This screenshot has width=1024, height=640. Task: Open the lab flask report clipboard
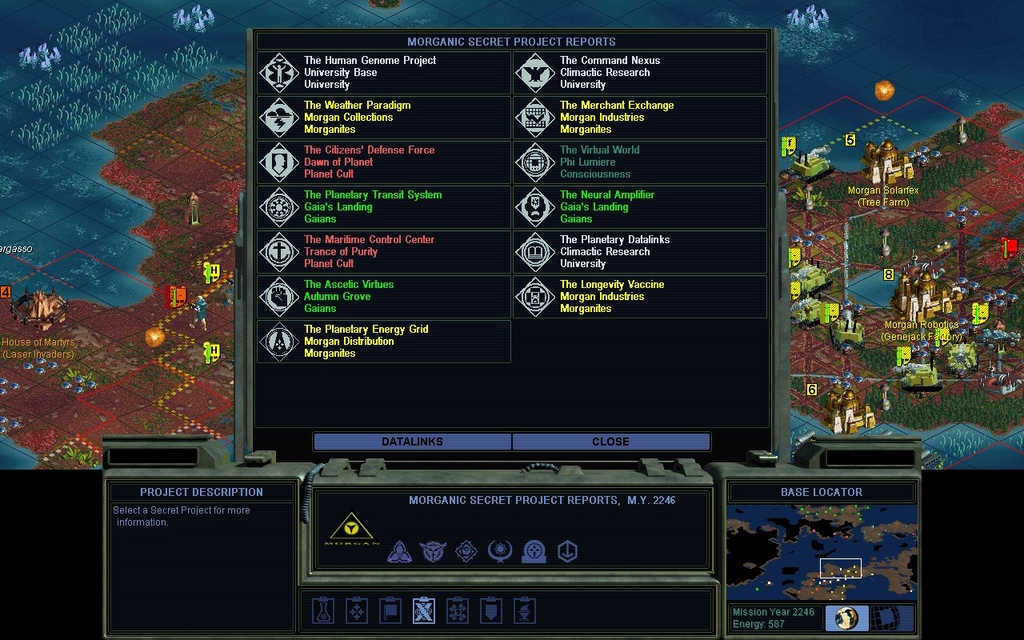tap(321, 610)
